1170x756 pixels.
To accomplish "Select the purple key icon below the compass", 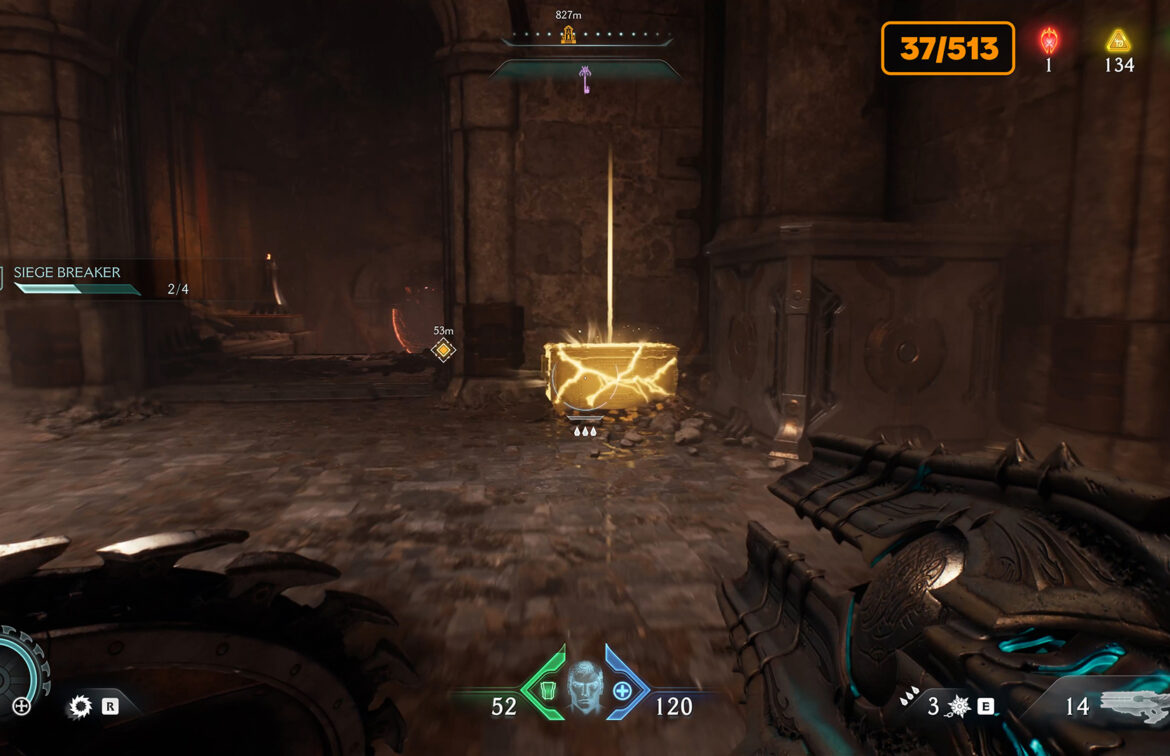I will (585, 78).
